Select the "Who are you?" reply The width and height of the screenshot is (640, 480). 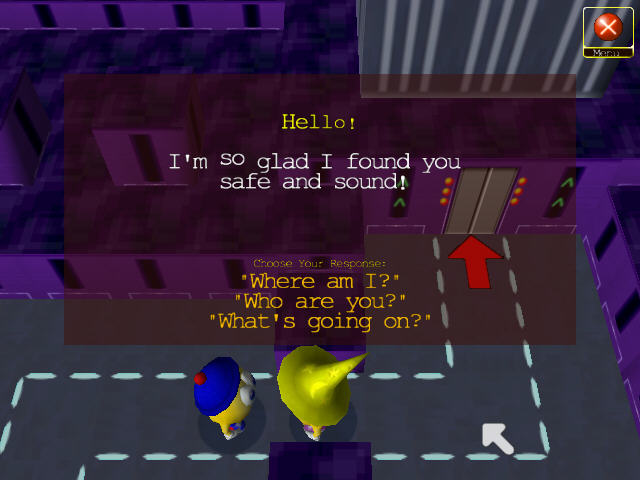319,301
